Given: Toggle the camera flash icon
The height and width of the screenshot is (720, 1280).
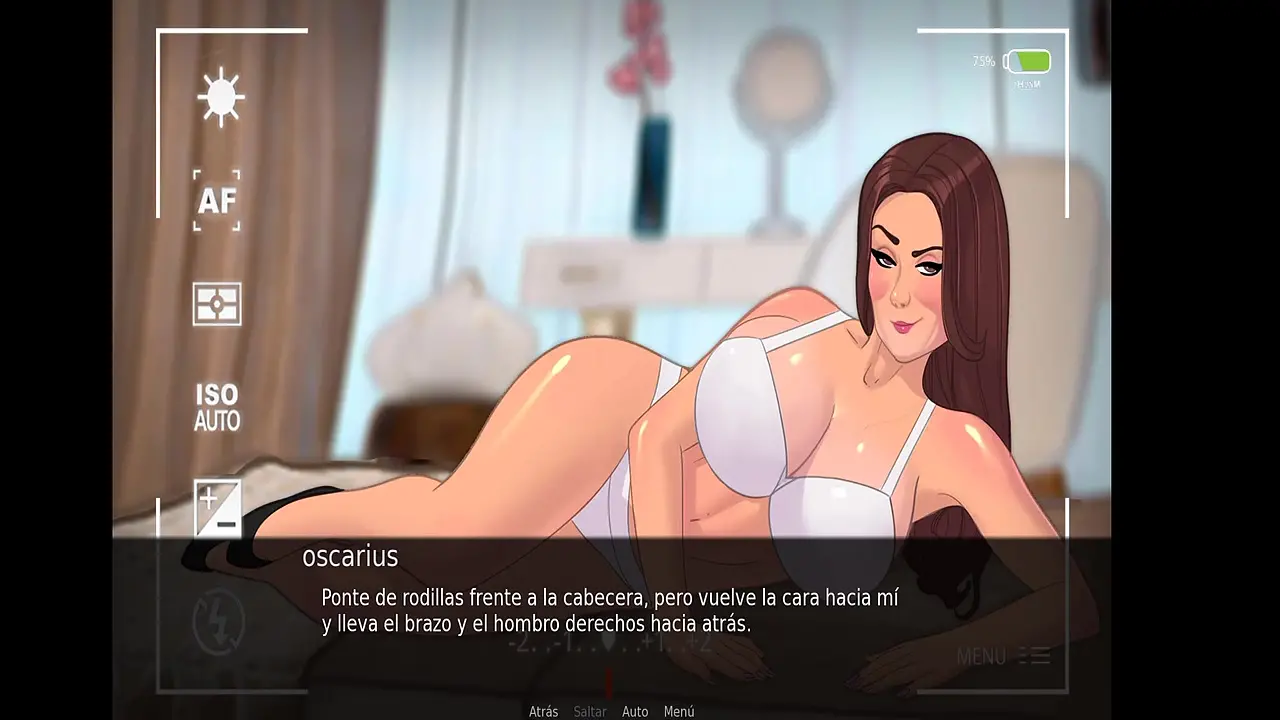Looking at the screenshot, I should click(217, 618).
